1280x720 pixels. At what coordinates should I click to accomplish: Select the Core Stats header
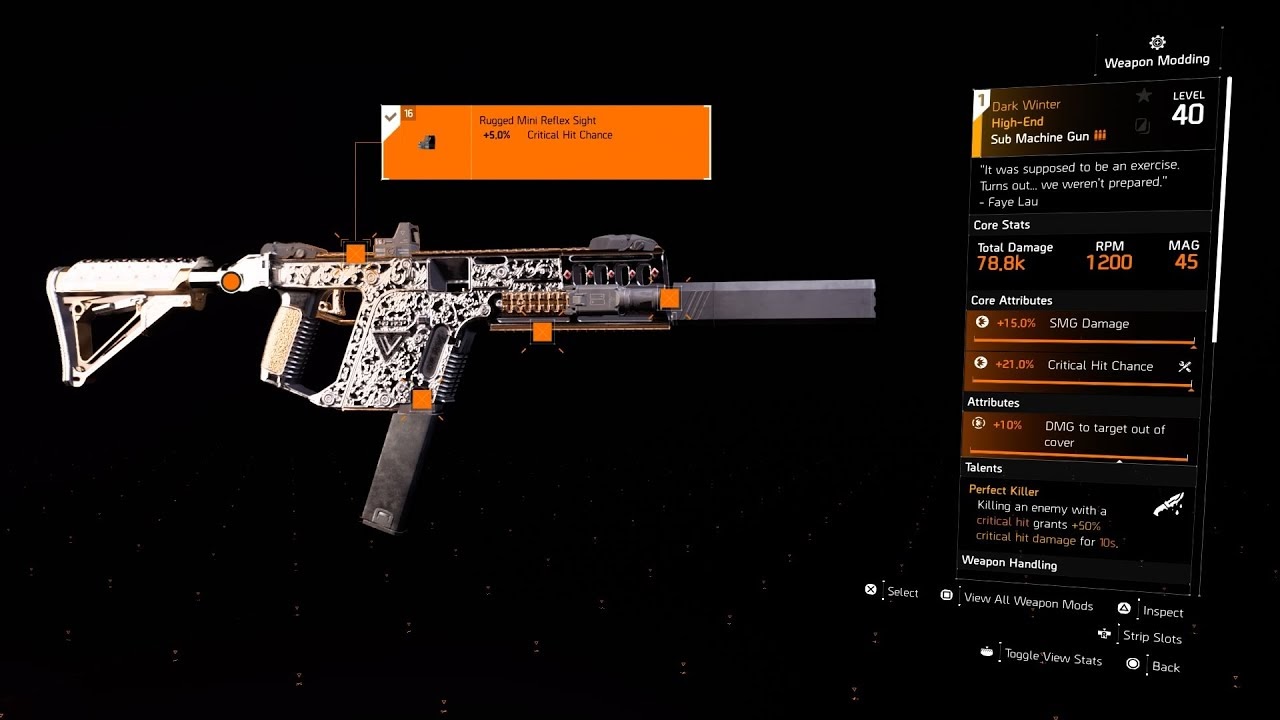pyautogui.click(x=1001, y=224)
